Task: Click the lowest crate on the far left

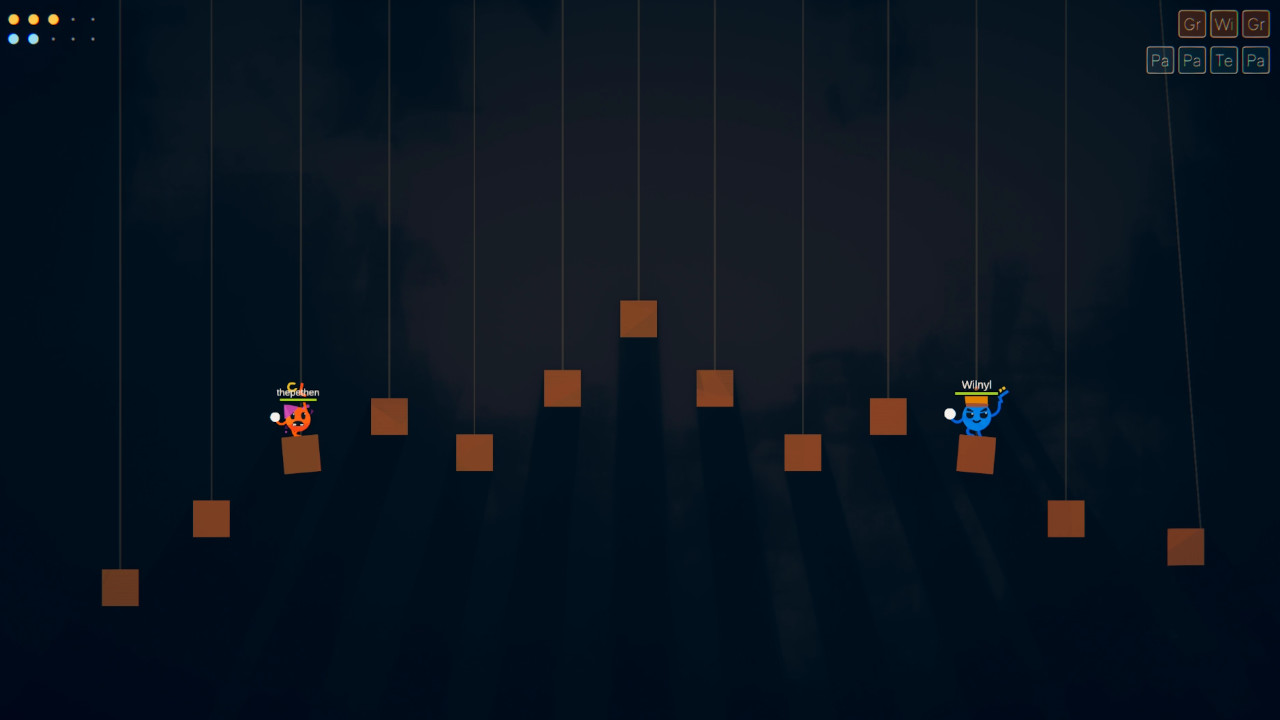Action: 119,588
